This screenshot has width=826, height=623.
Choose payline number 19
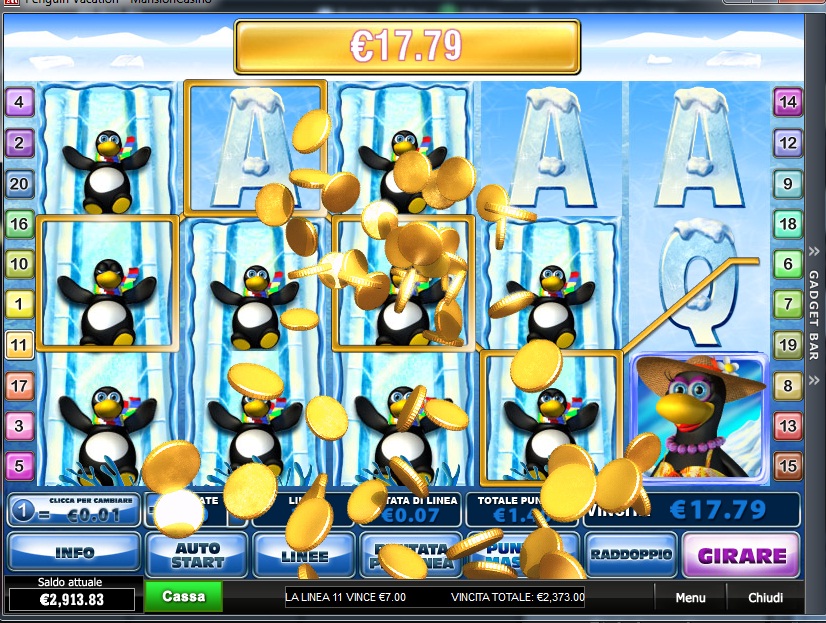pos(788,346)
